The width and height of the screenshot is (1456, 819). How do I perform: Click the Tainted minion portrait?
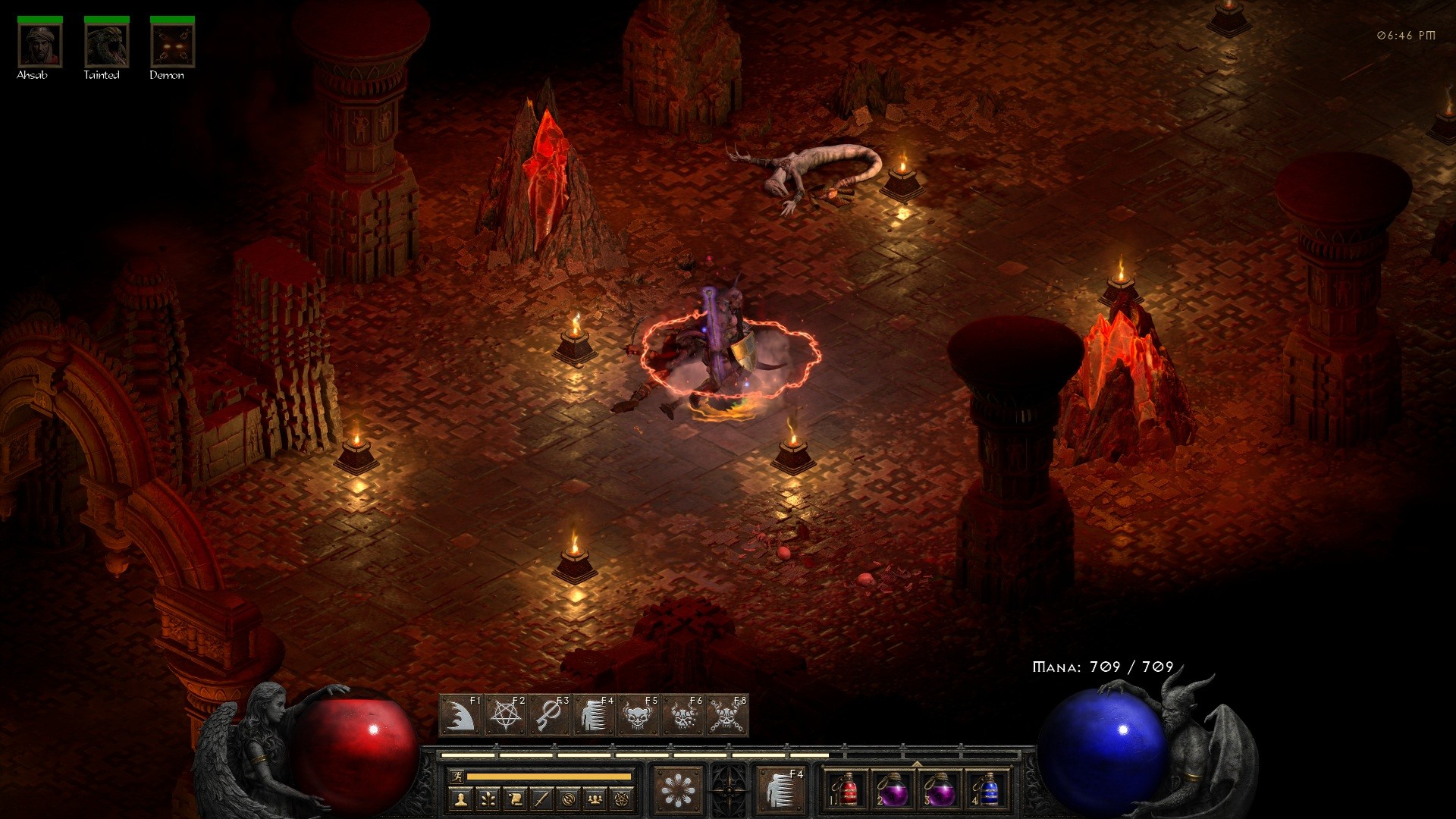tap(106, 45)
